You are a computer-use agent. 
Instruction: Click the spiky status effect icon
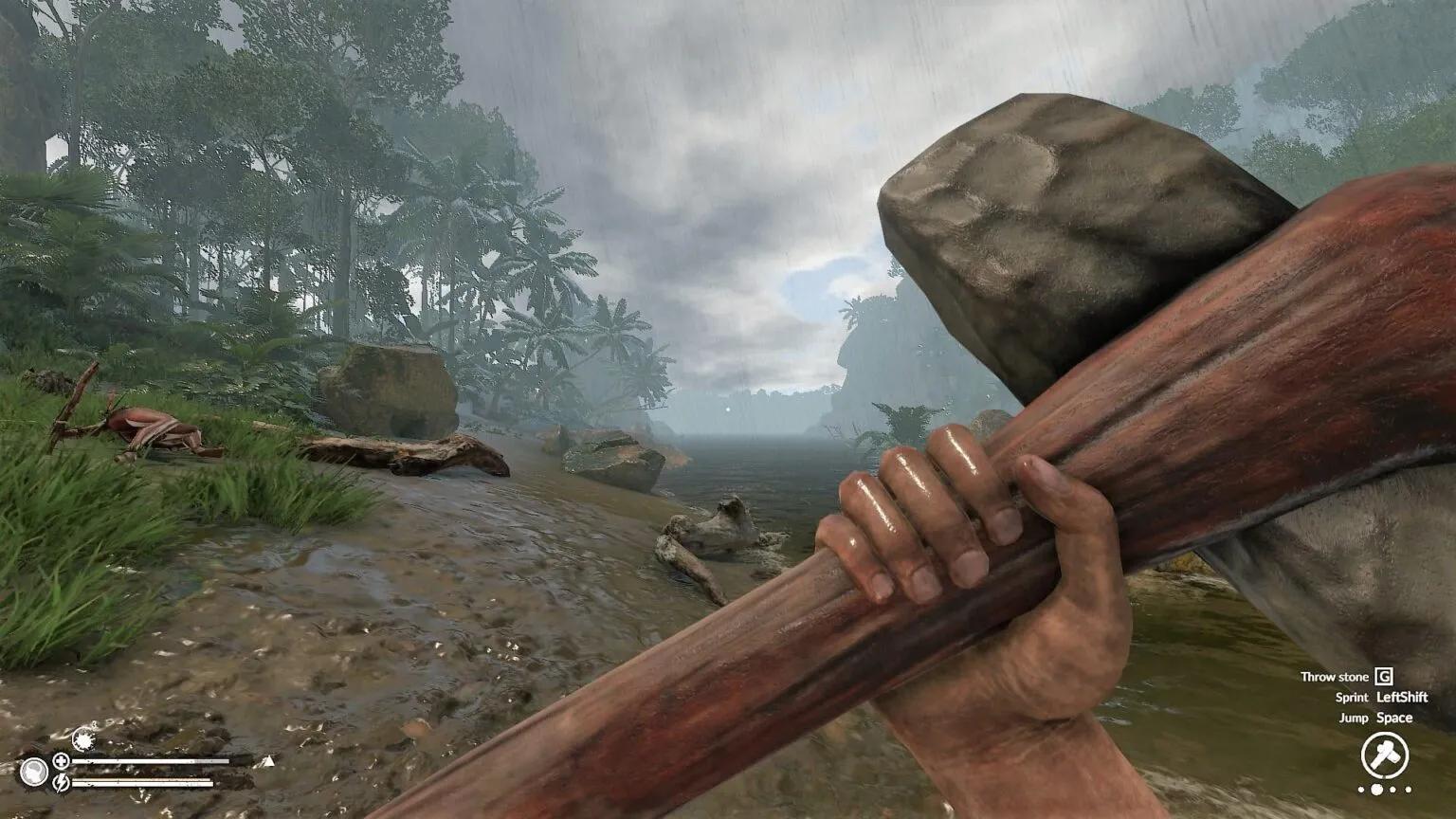point(83,740)
